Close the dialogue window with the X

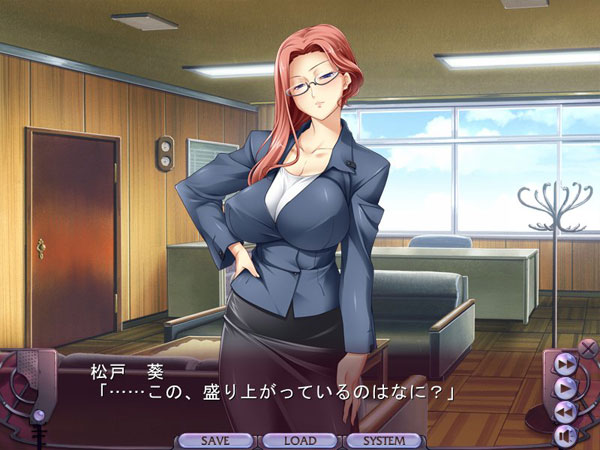click(587, 347)
